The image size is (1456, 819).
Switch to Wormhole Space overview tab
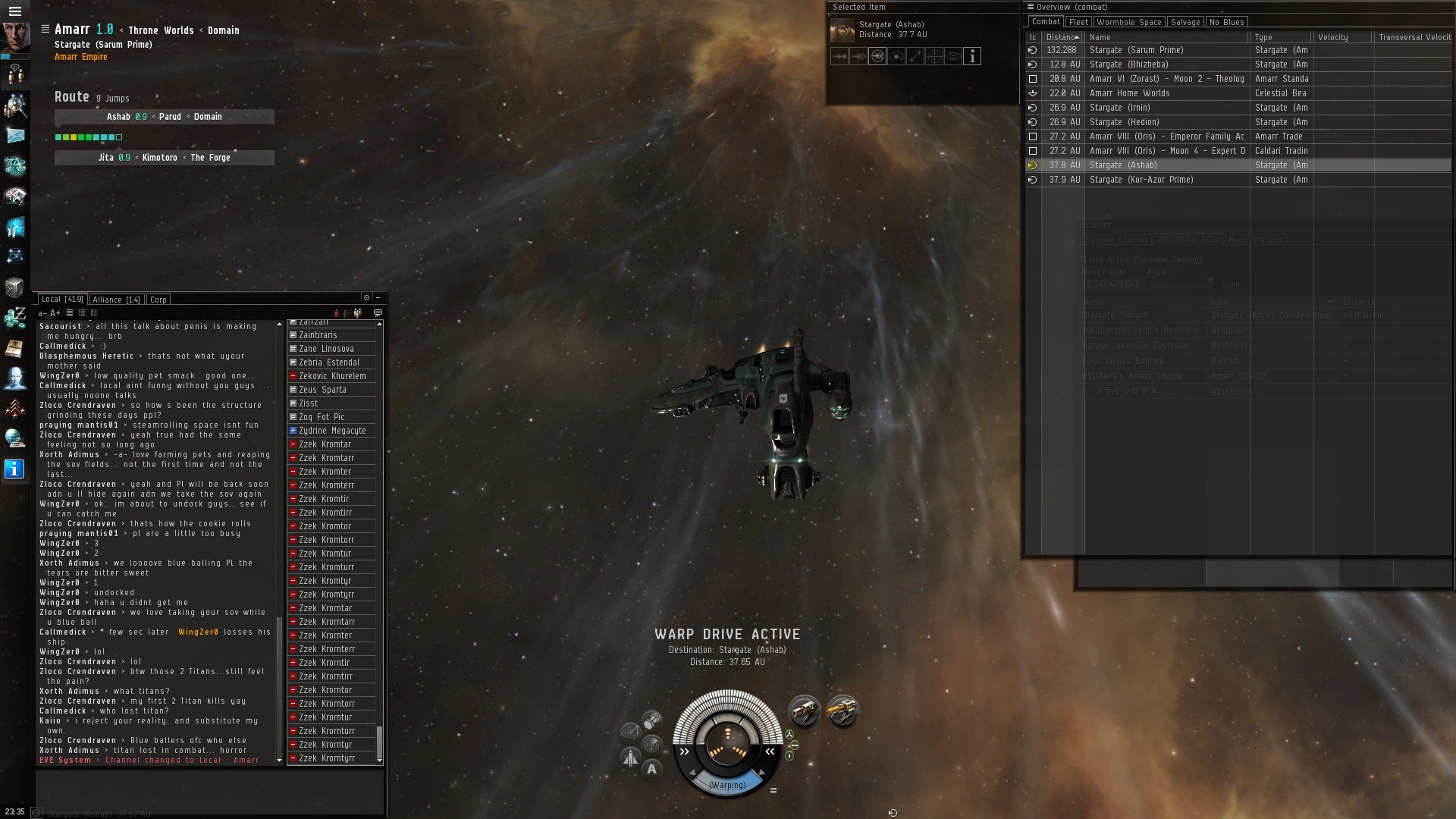1128,22
